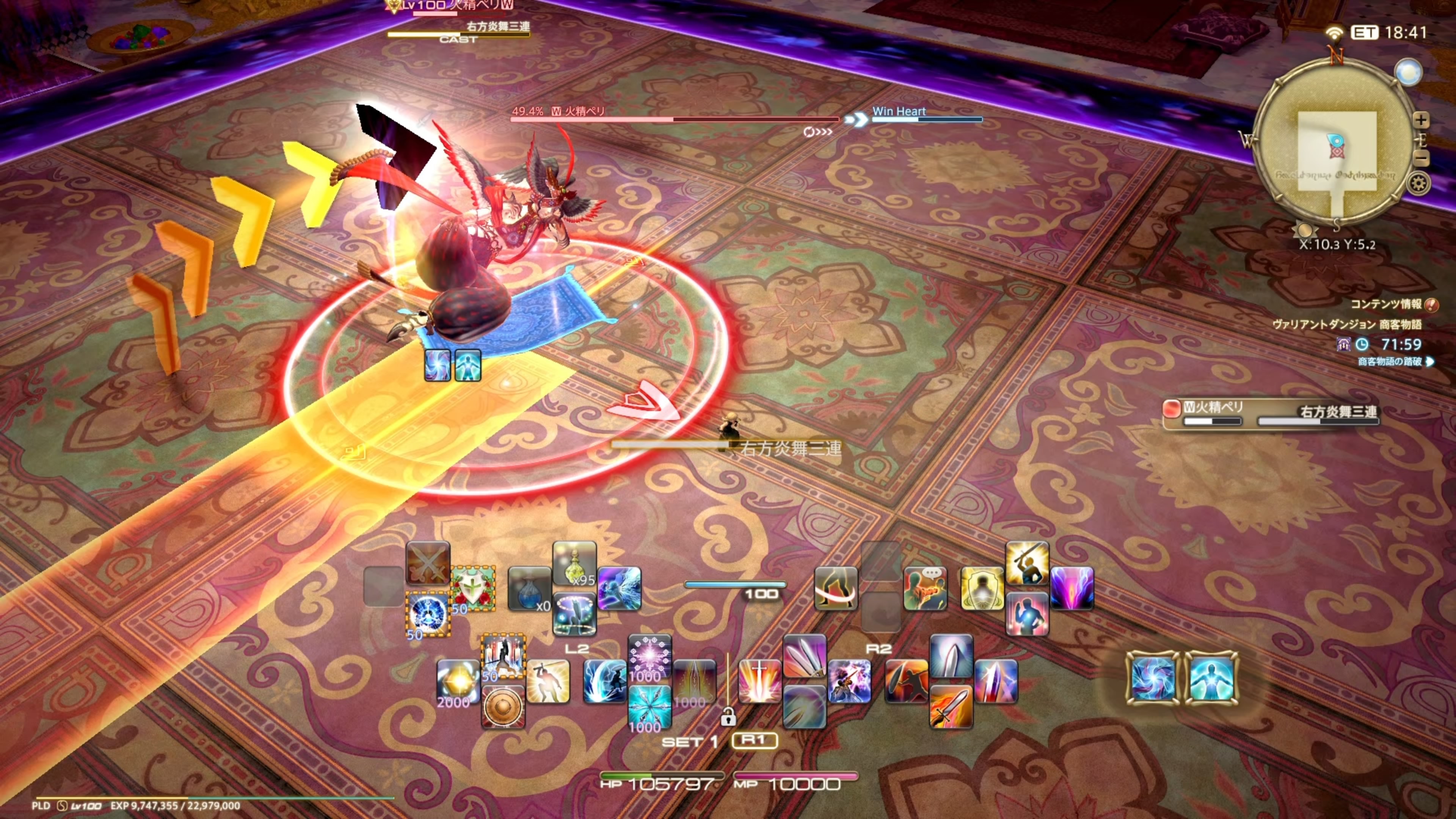
Task: Toggle the hotbar padlock icon
Action: (728, 717)
